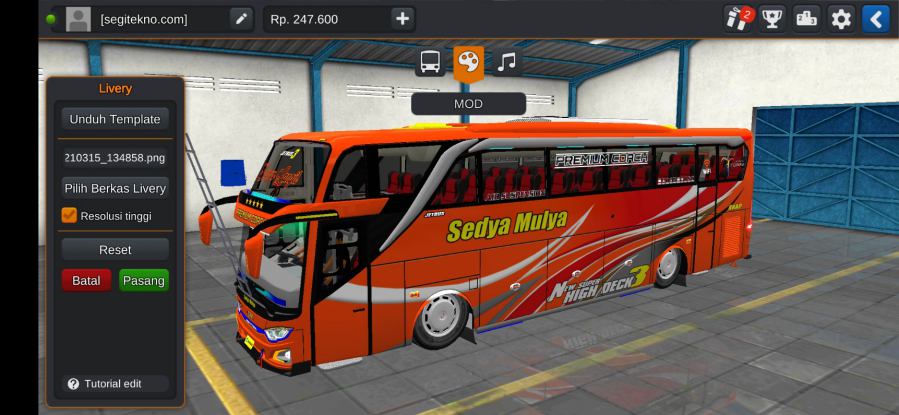The width and height of the screenshot is (899, 415).
Task: Apply livery with the green Pasang button
Action: pos(143,281)
